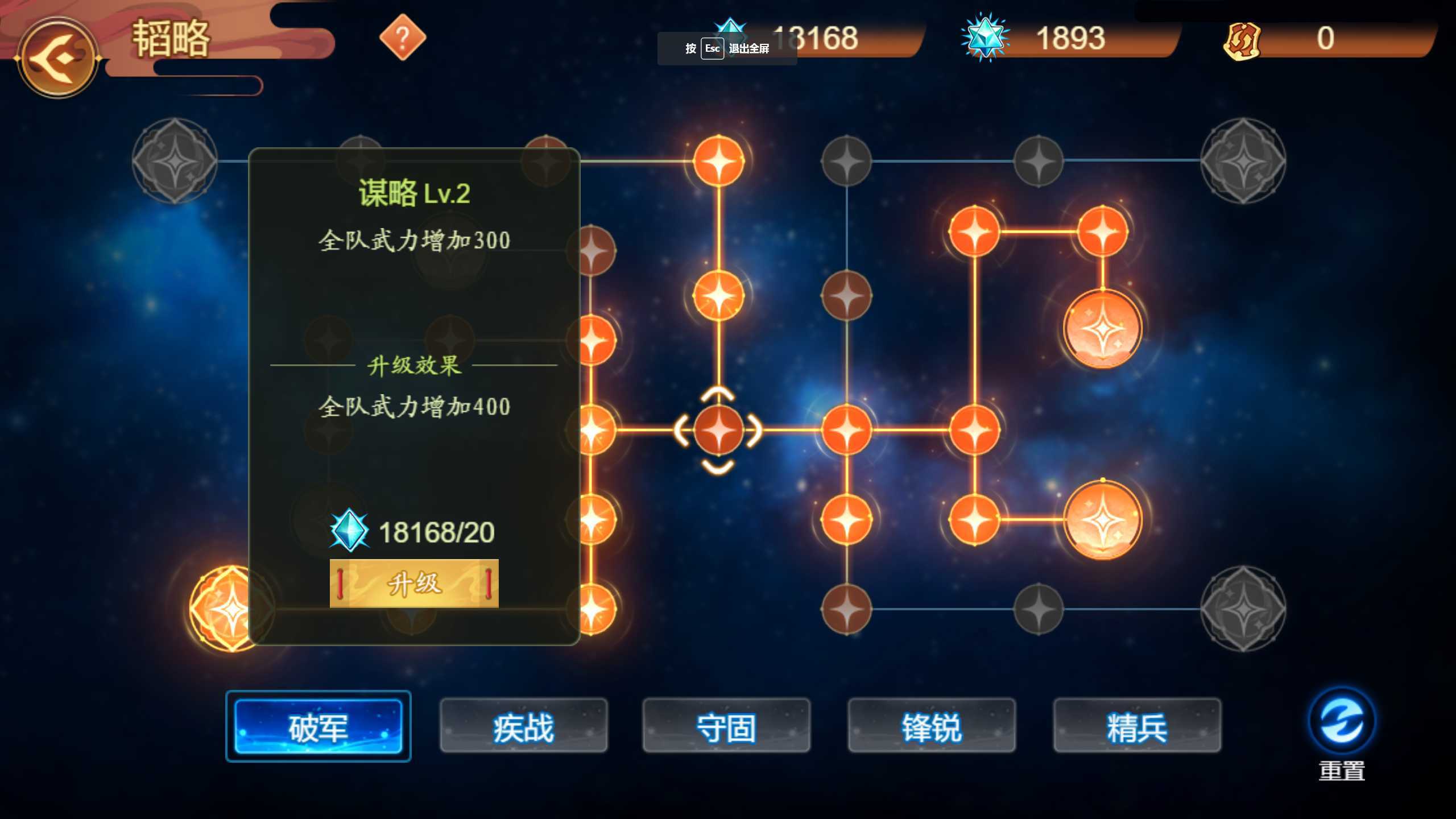The width and height of the screenshot is (1456, 819).
Task: Click the scroll currency icon in top-right corner
Action: [1241, 39]
